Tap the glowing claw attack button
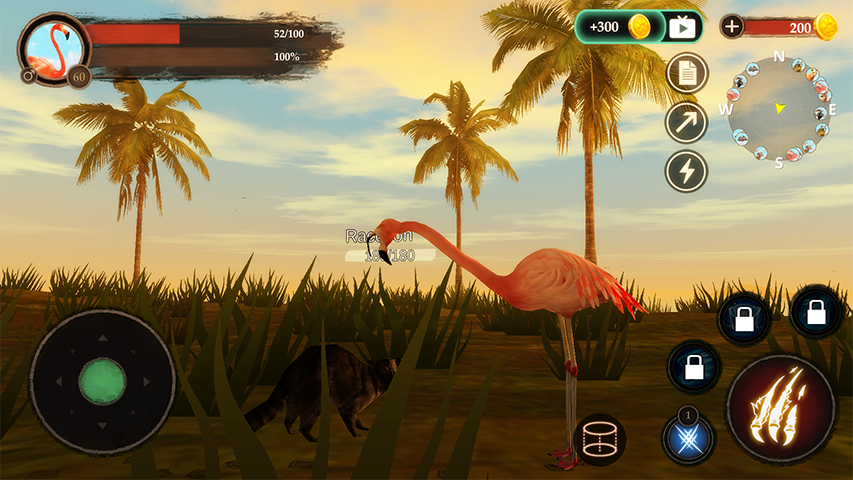The height and width of the screenshot is (480, 853). point(782,408)
